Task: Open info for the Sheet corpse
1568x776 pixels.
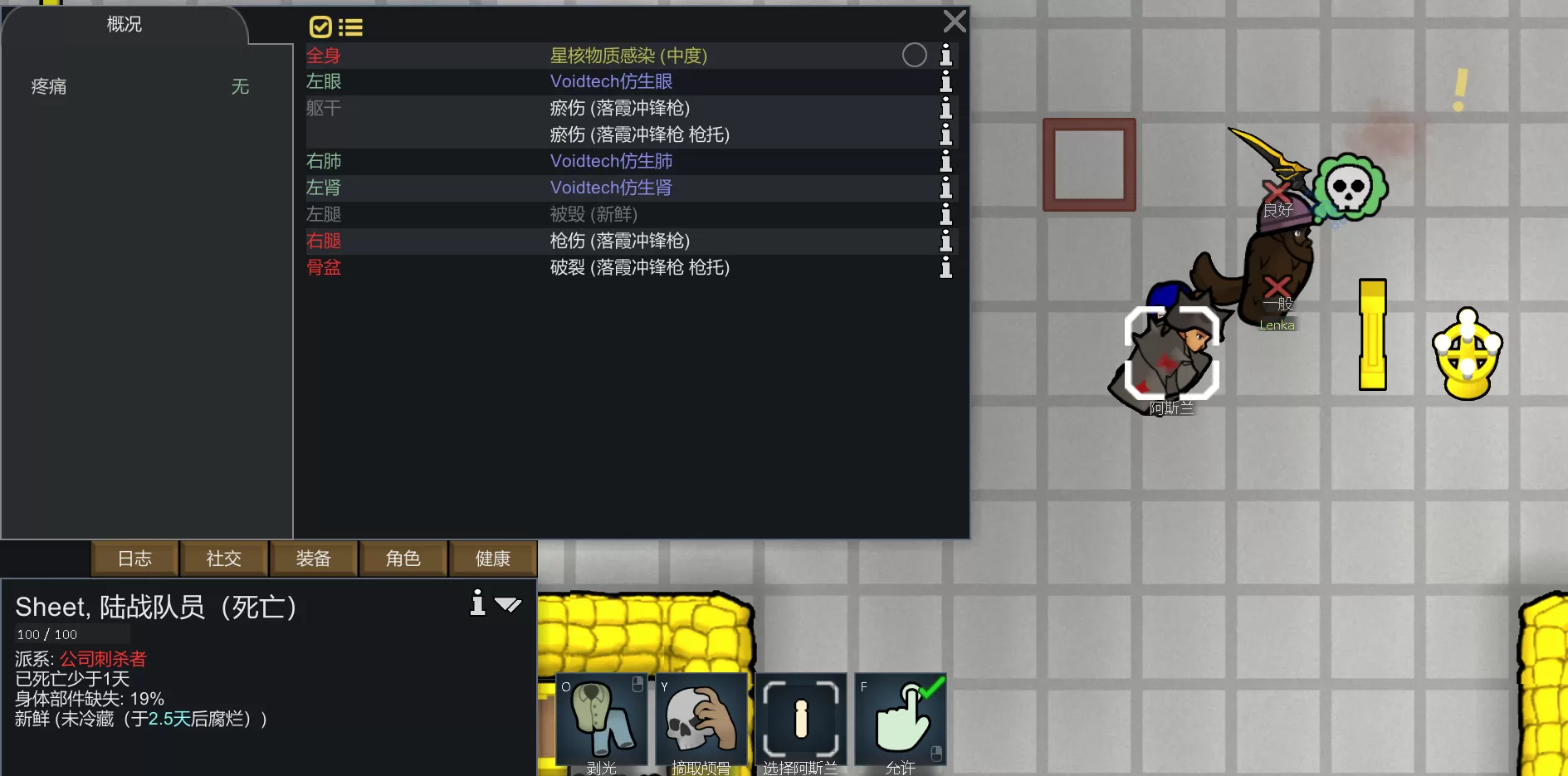Action: pyautogui.click(x=477, y=603)
